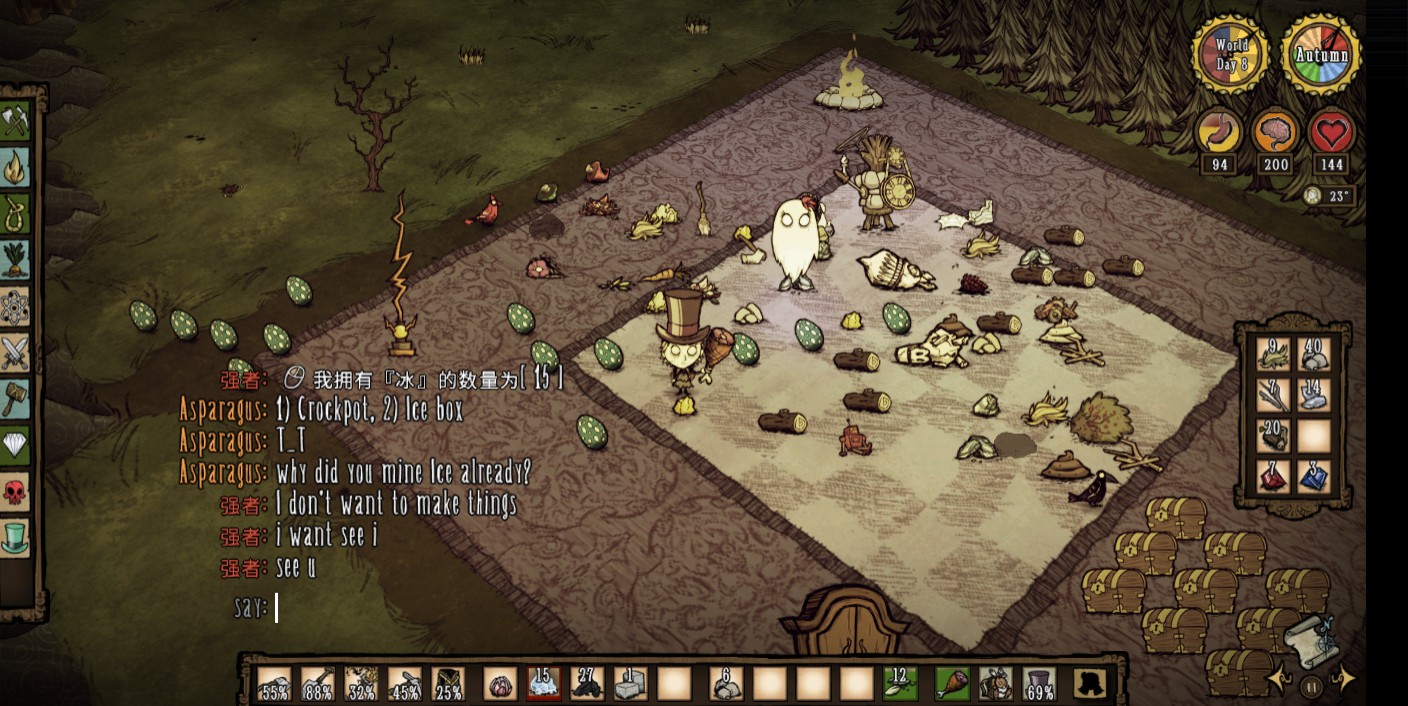1408x706 pixels.
Task: Choose the seeds stack of 12
Action: point(899,683)
